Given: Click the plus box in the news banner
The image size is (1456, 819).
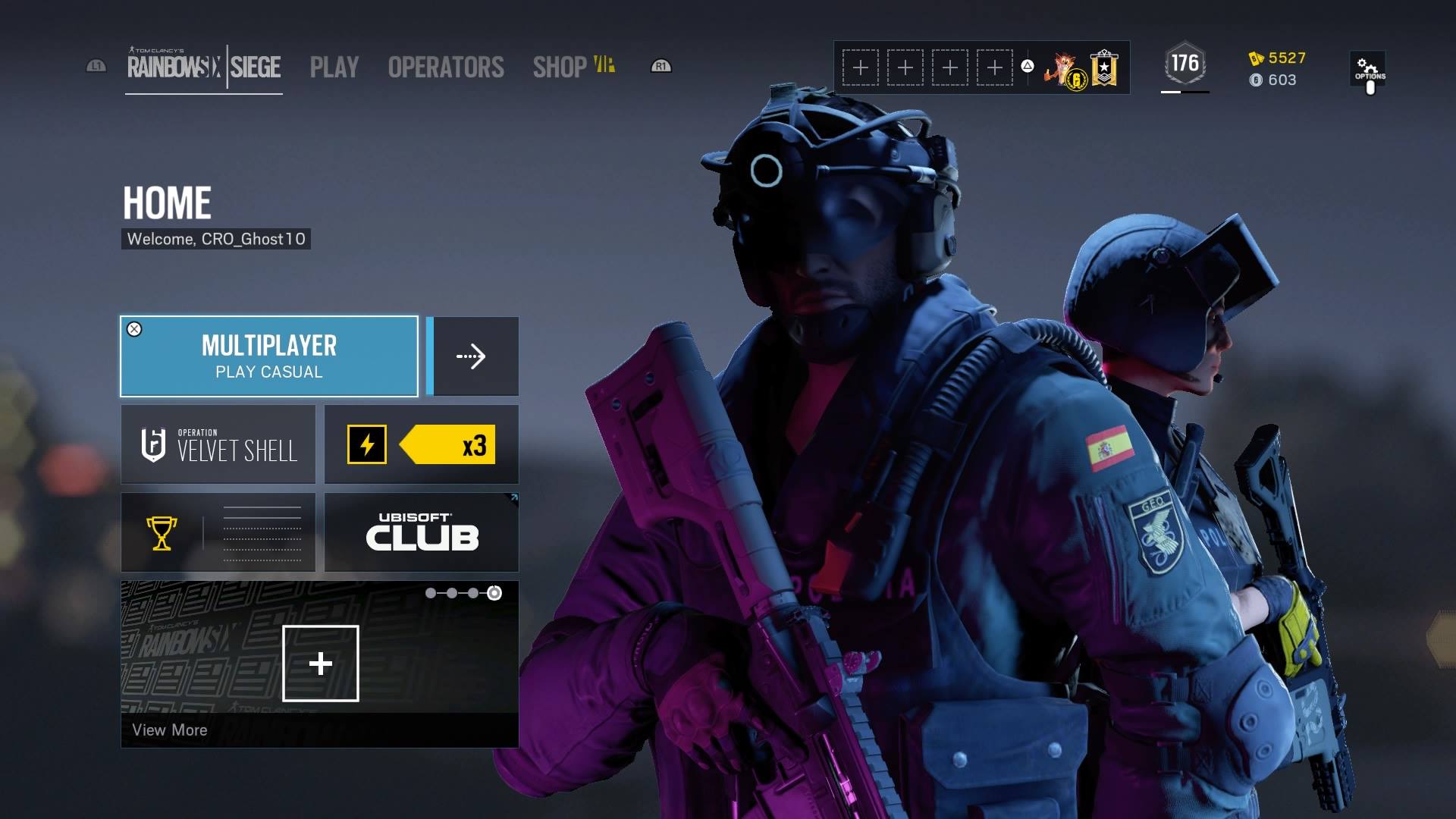Looking at the screenshot, I should point(321,664).
